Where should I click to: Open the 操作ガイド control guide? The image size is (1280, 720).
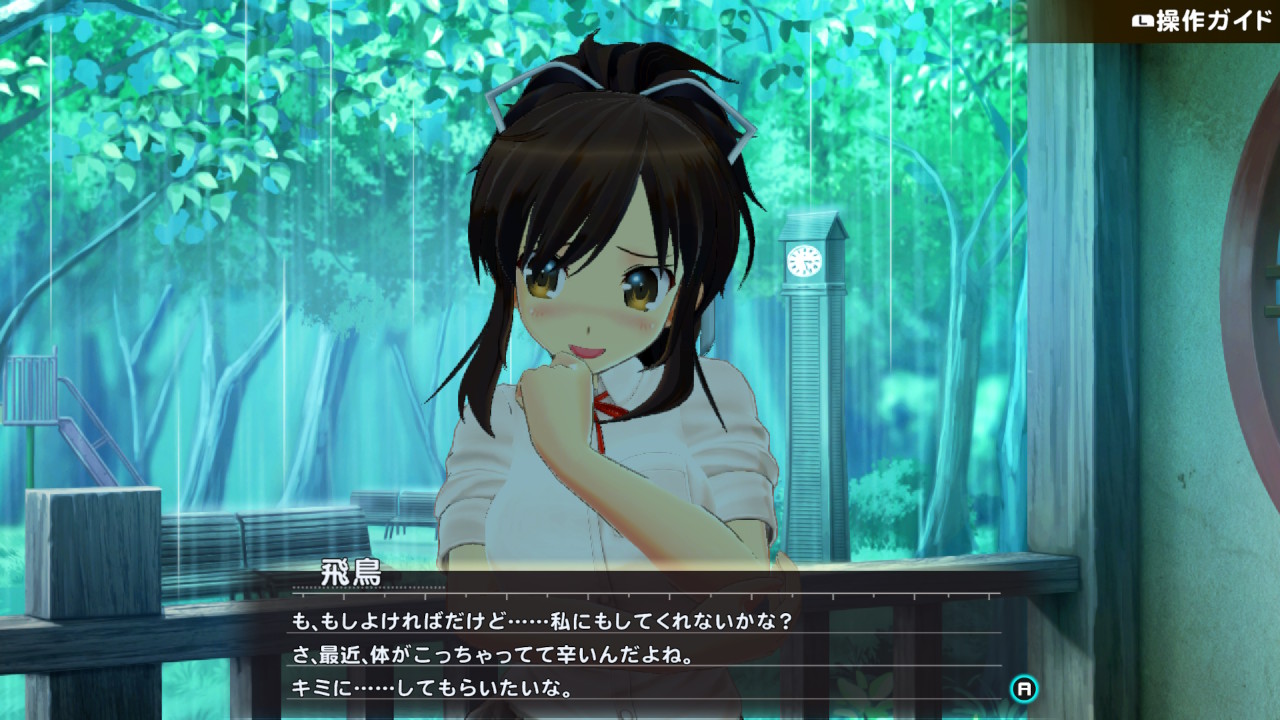1200,21
